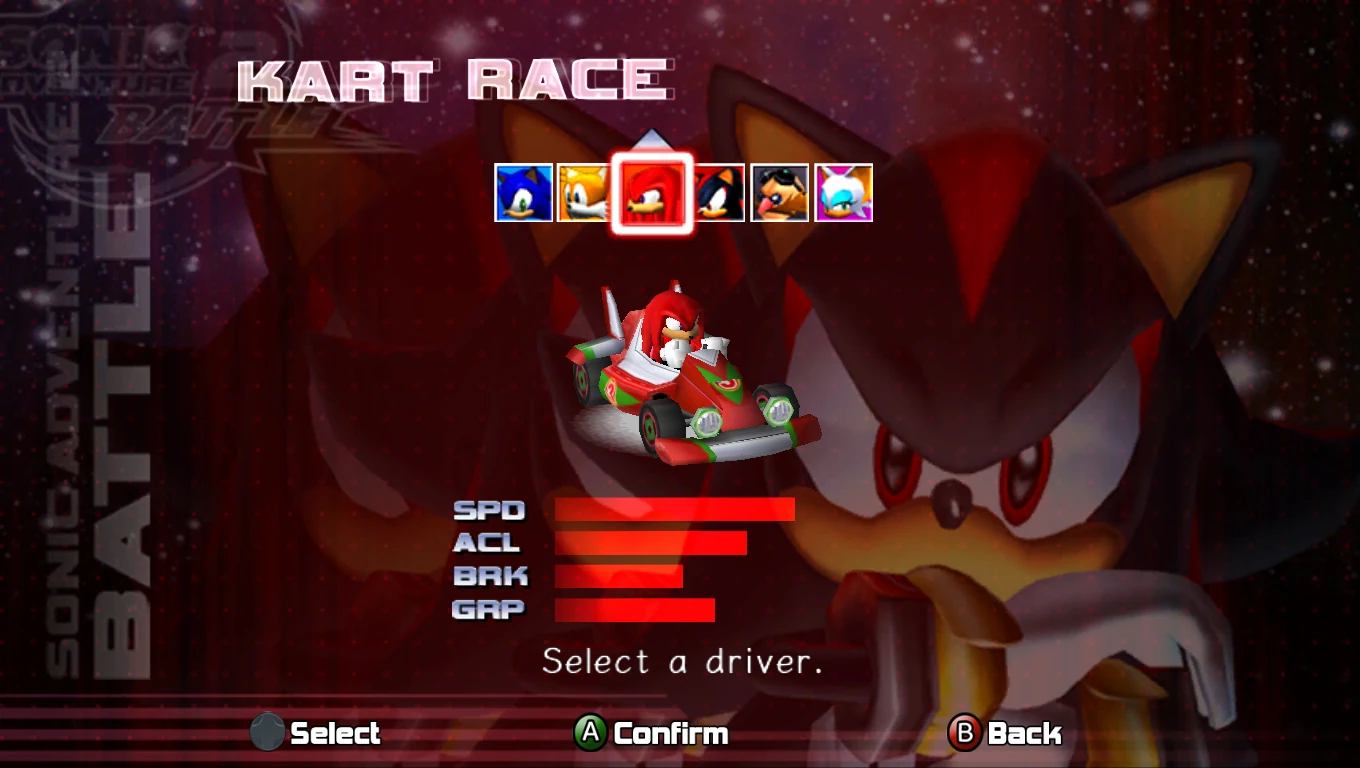This screenshot has height=768, width=1360.
Task: Pick Rouge as the driver
Action: [x=844, y=193]
